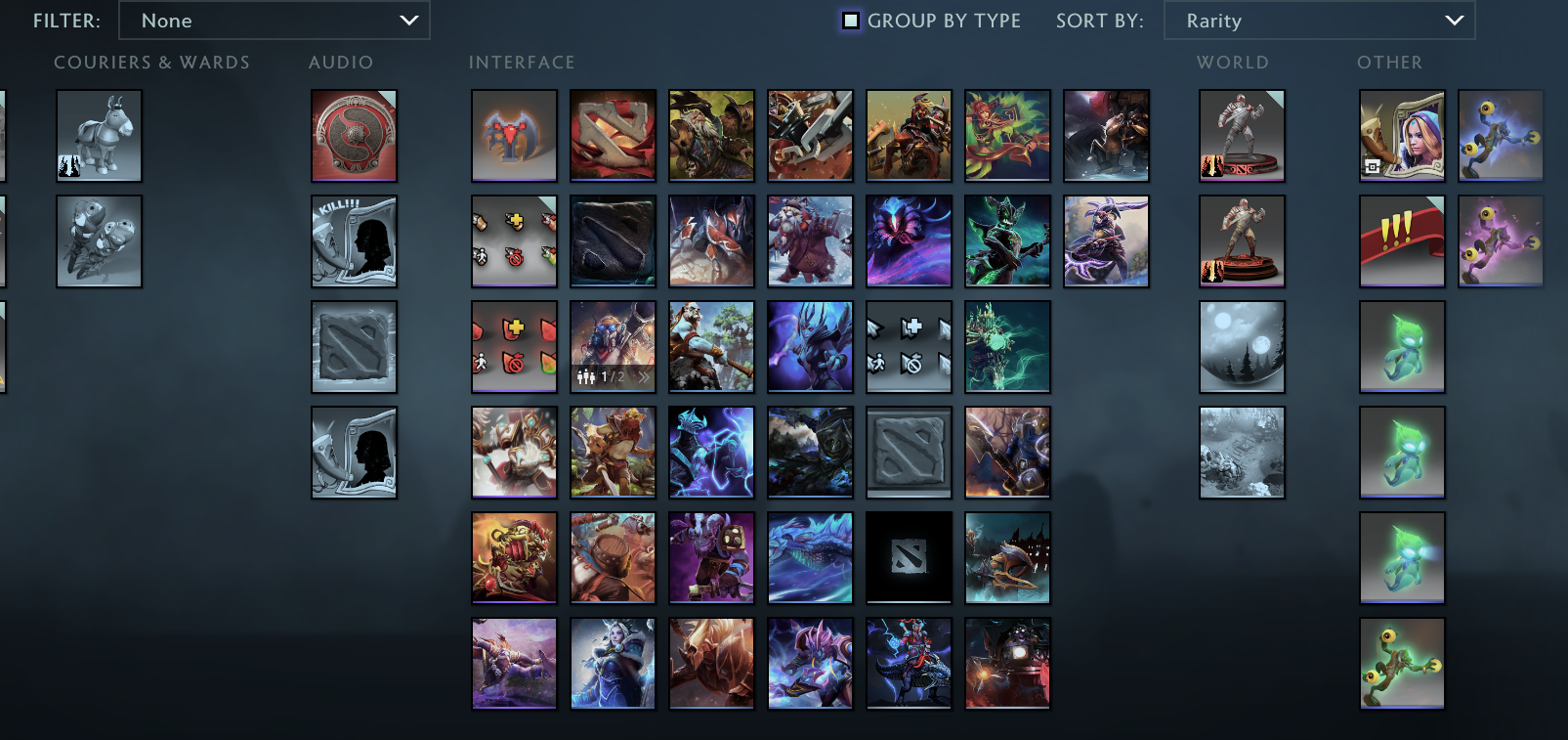Open the Filter dropdown showing None
Image resolution: width=1568 pixels, height=740 pixels.
(x=274, y=20)
